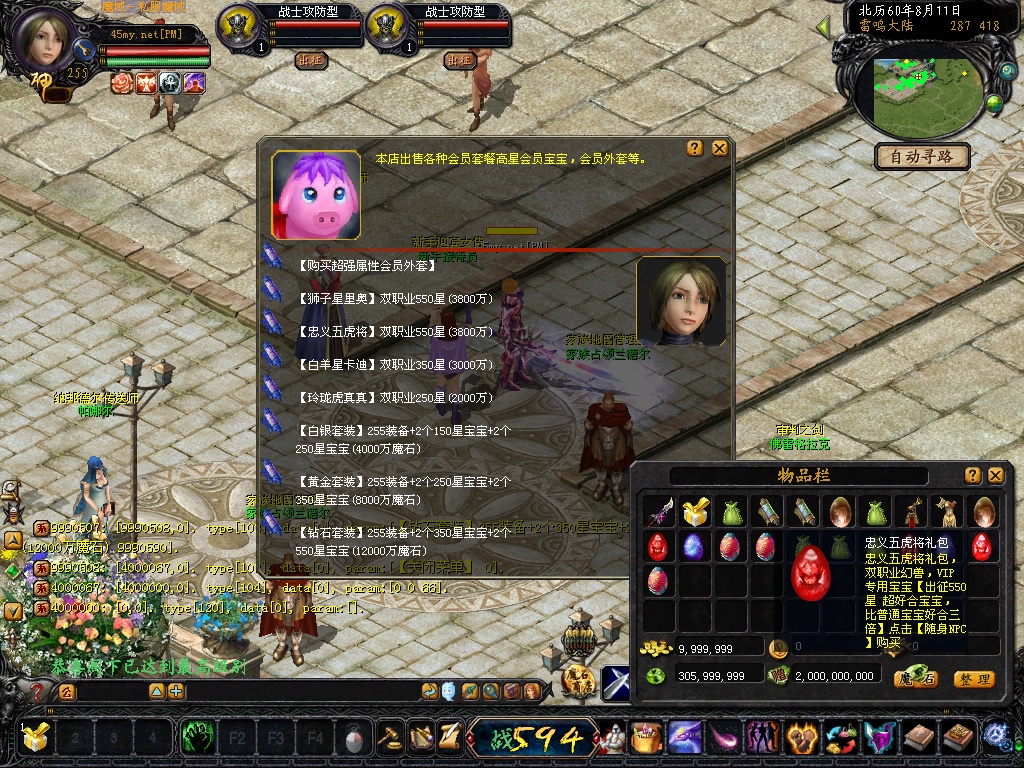Select the spear weapon inventory slot

pos(658,512)
